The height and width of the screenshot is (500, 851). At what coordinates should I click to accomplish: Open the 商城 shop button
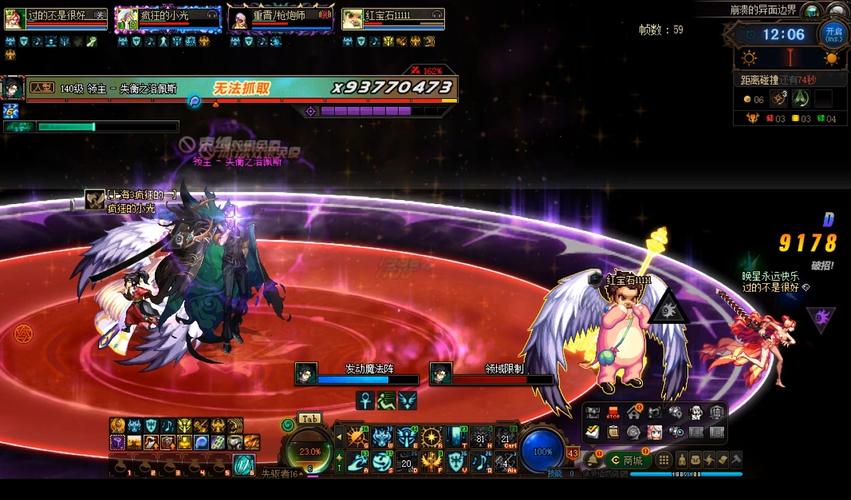tap(627, 460)
